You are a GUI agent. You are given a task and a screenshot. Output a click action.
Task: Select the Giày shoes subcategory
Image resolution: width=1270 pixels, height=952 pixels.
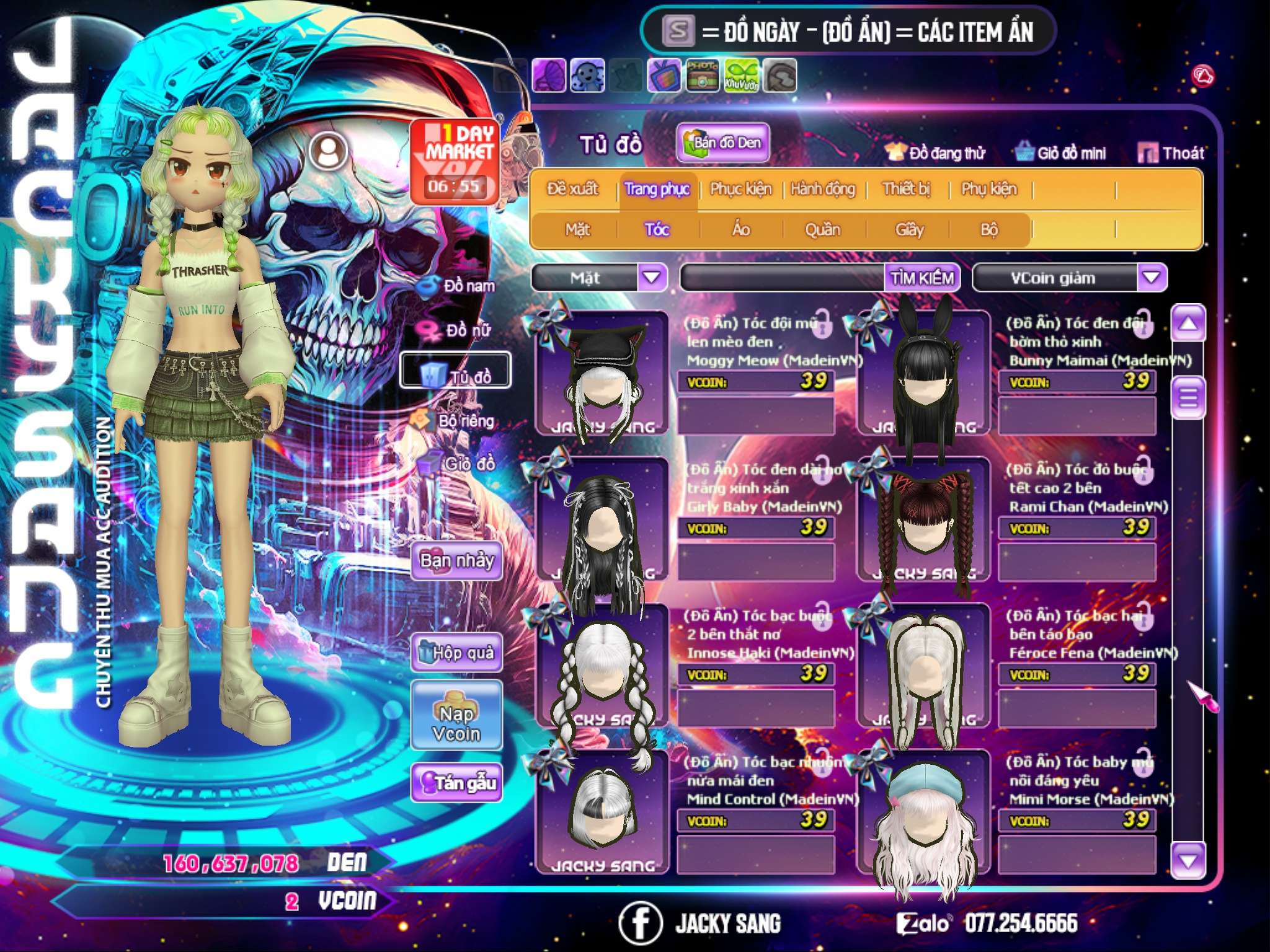pyautogui.click(x=909, y=230)
